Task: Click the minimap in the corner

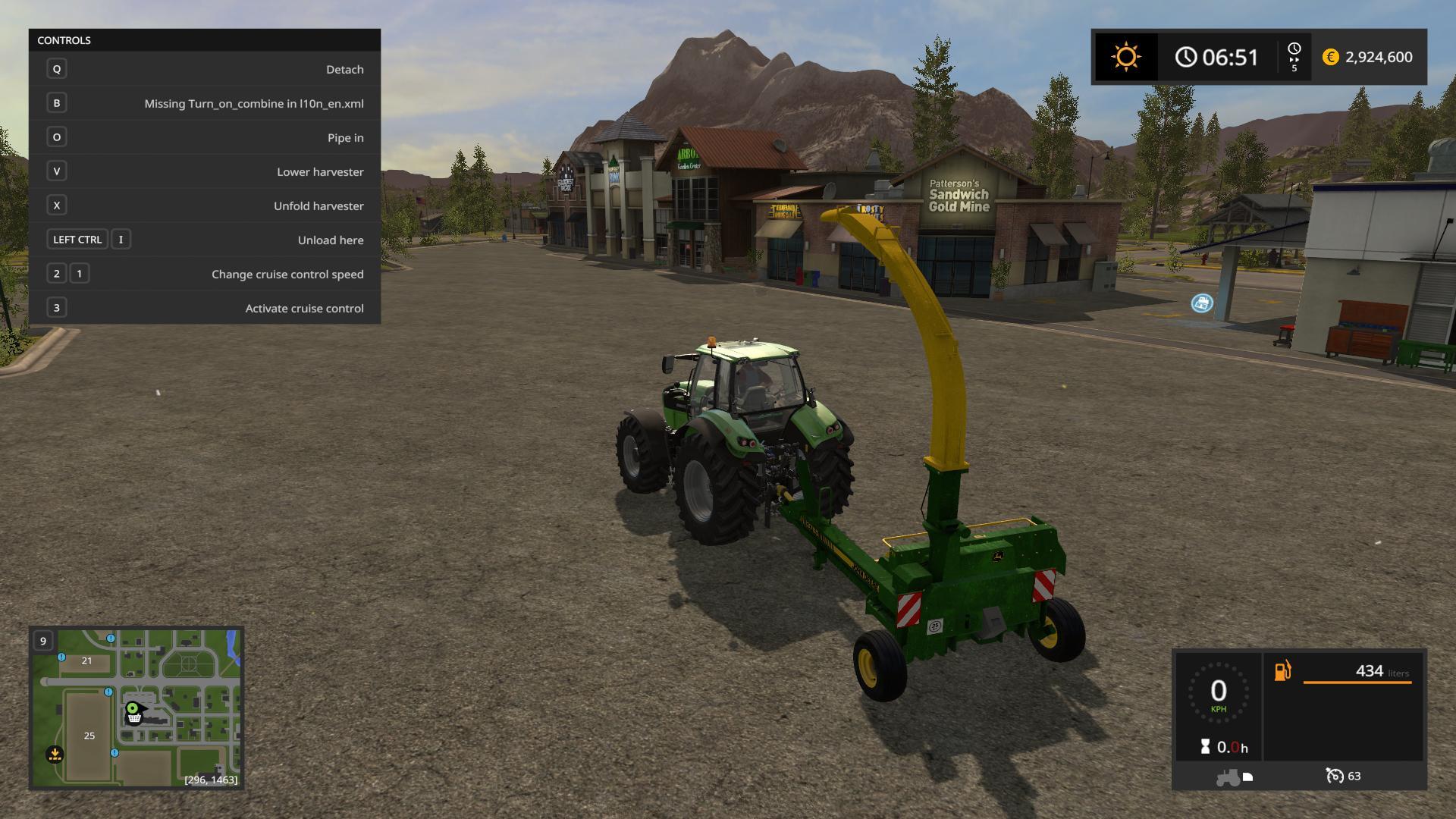Action: click(x=136, y=708)
